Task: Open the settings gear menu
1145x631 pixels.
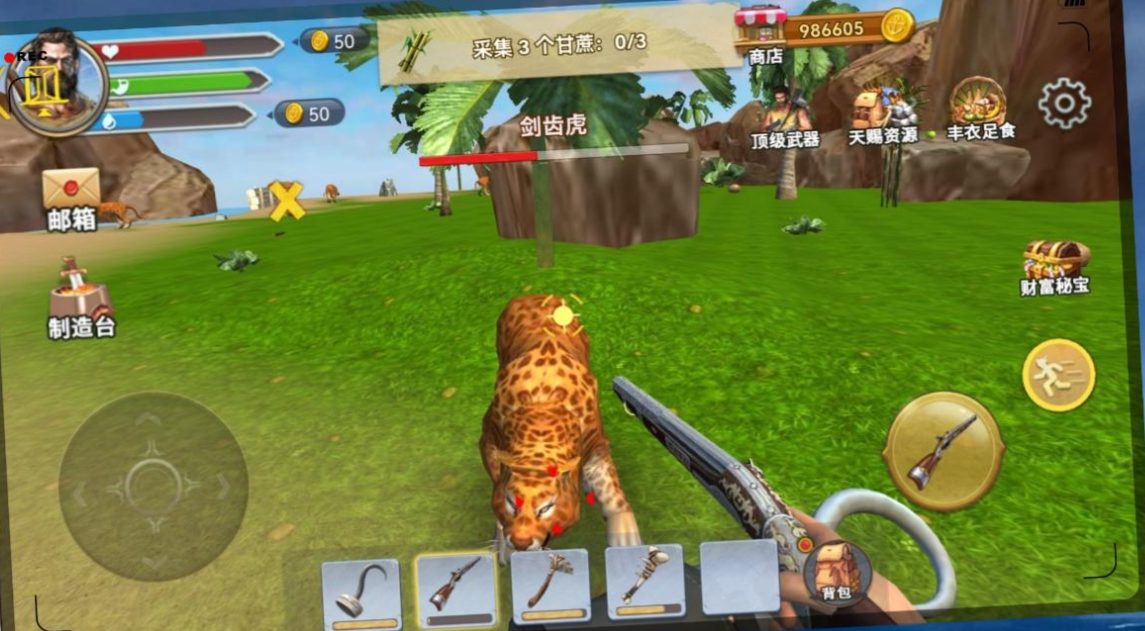Action: pyautogui.click(x=1063, y=102)
